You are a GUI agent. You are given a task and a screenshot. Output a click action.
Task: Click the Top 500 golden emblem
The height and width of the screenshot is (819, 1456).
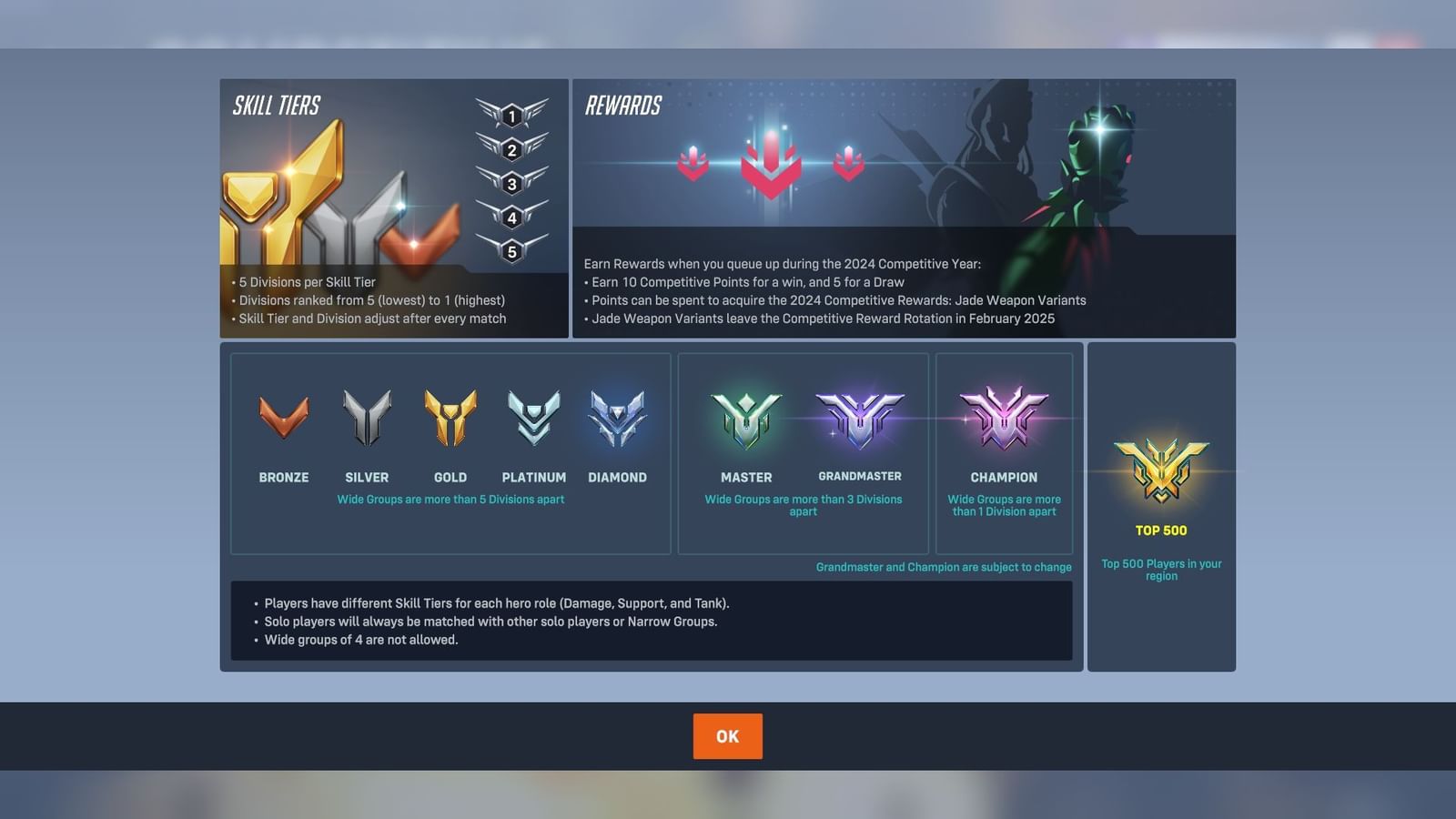tap(1161, 469)
